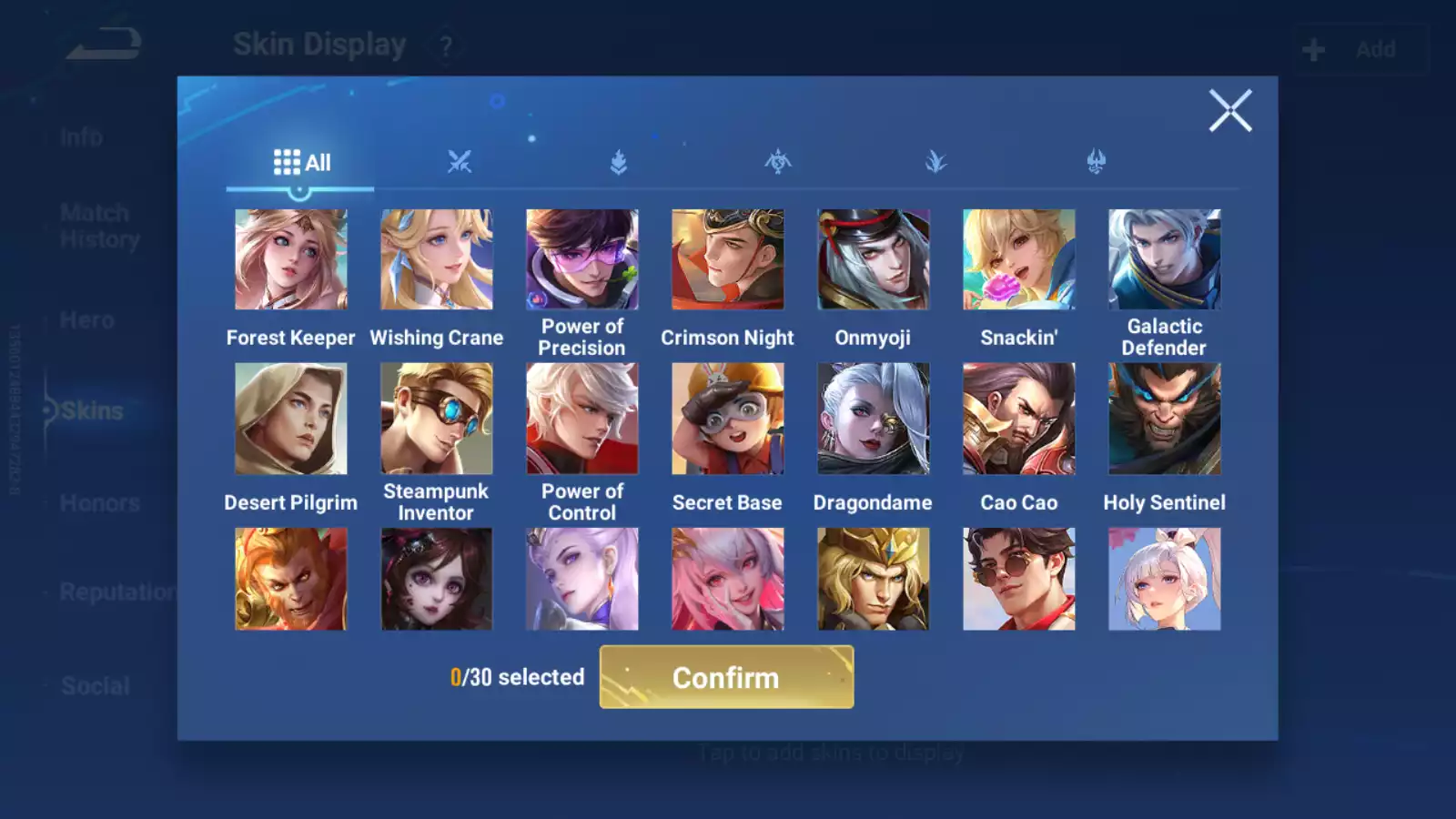The image size is (1456, 819).
Task: Filter skins by the demon head role icon
Action: click(1096, 162)
